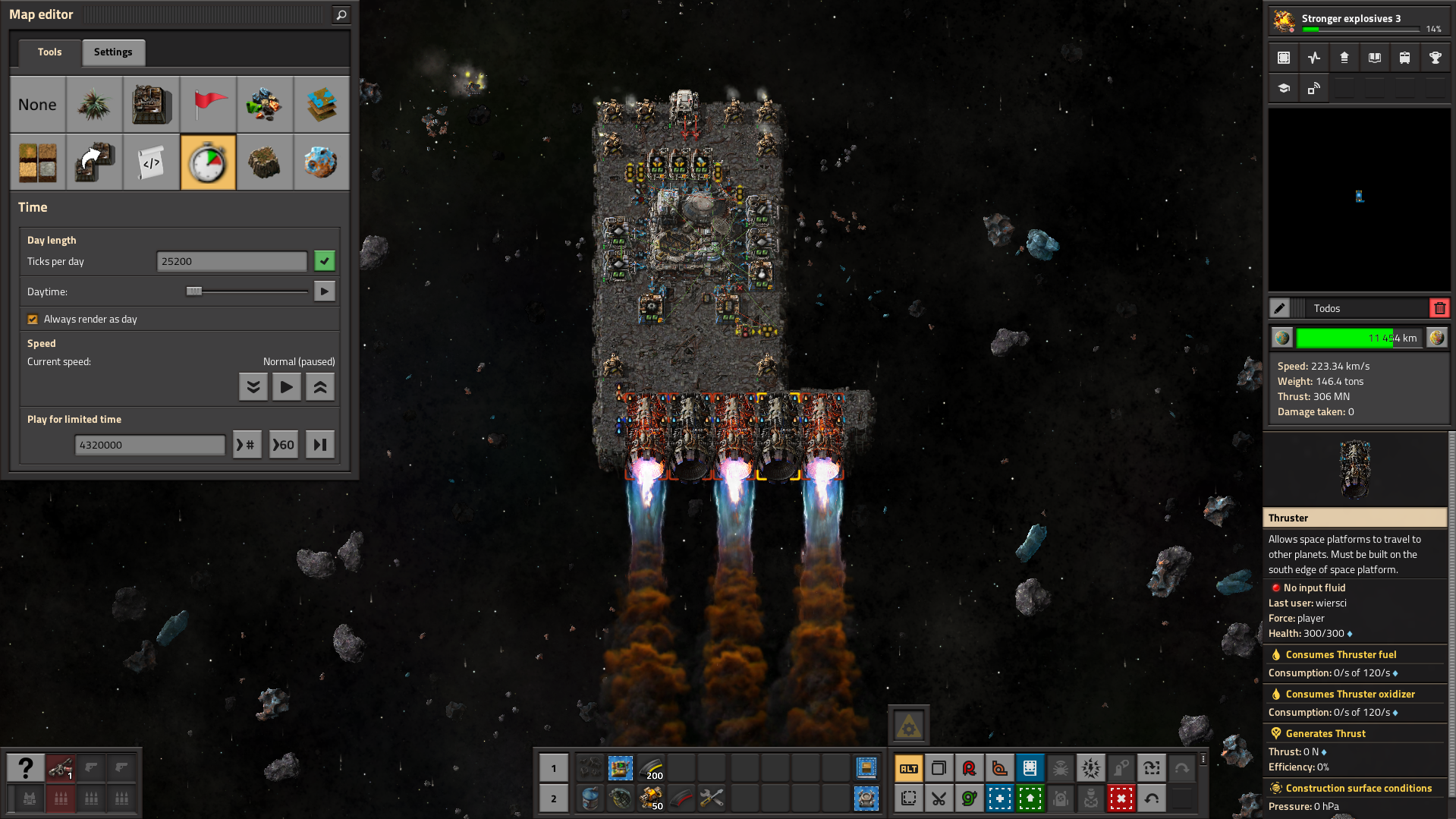Image resolution: width=1456 pixels, height=819 pixels.
Task: Decrease the game speed
Action: tap(253, 387)
